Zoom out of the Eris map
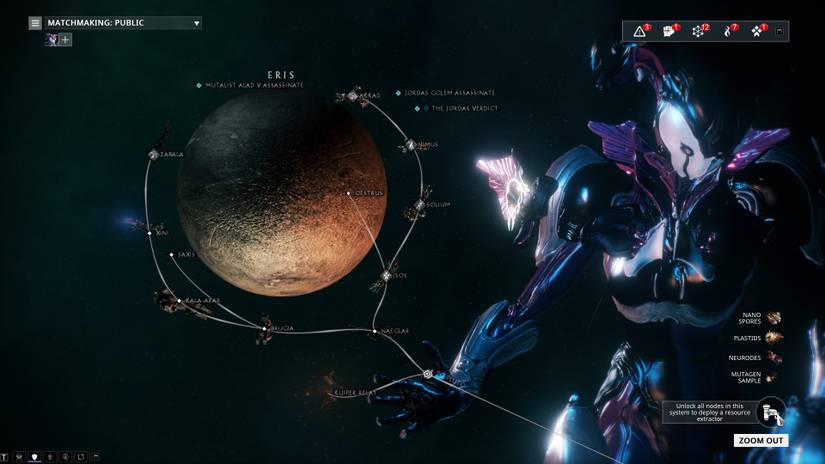The image size is (825, 464). click(761, 440)
